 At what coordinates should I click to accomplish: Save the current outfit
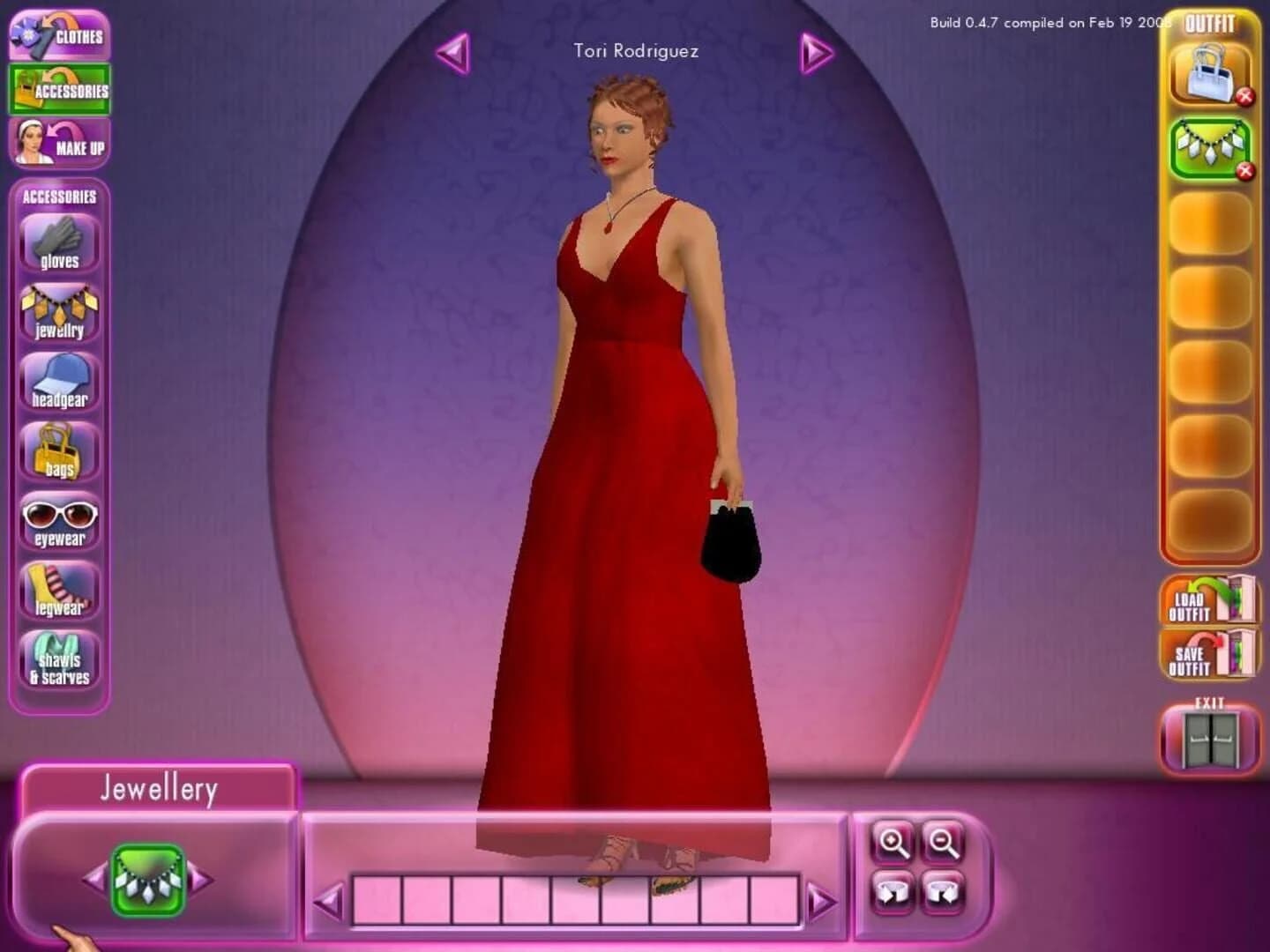(1209, 653)
